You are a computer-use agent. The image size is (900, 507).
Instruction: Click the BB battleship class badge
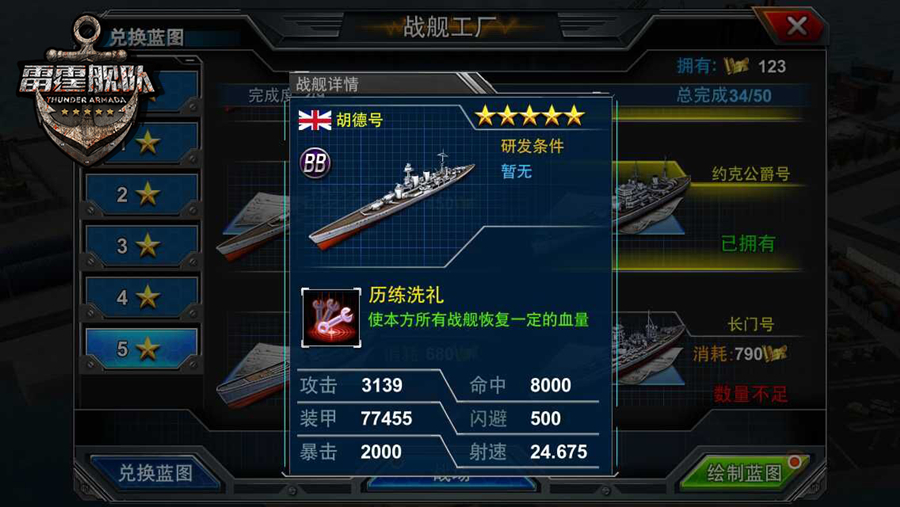[316, 165]
